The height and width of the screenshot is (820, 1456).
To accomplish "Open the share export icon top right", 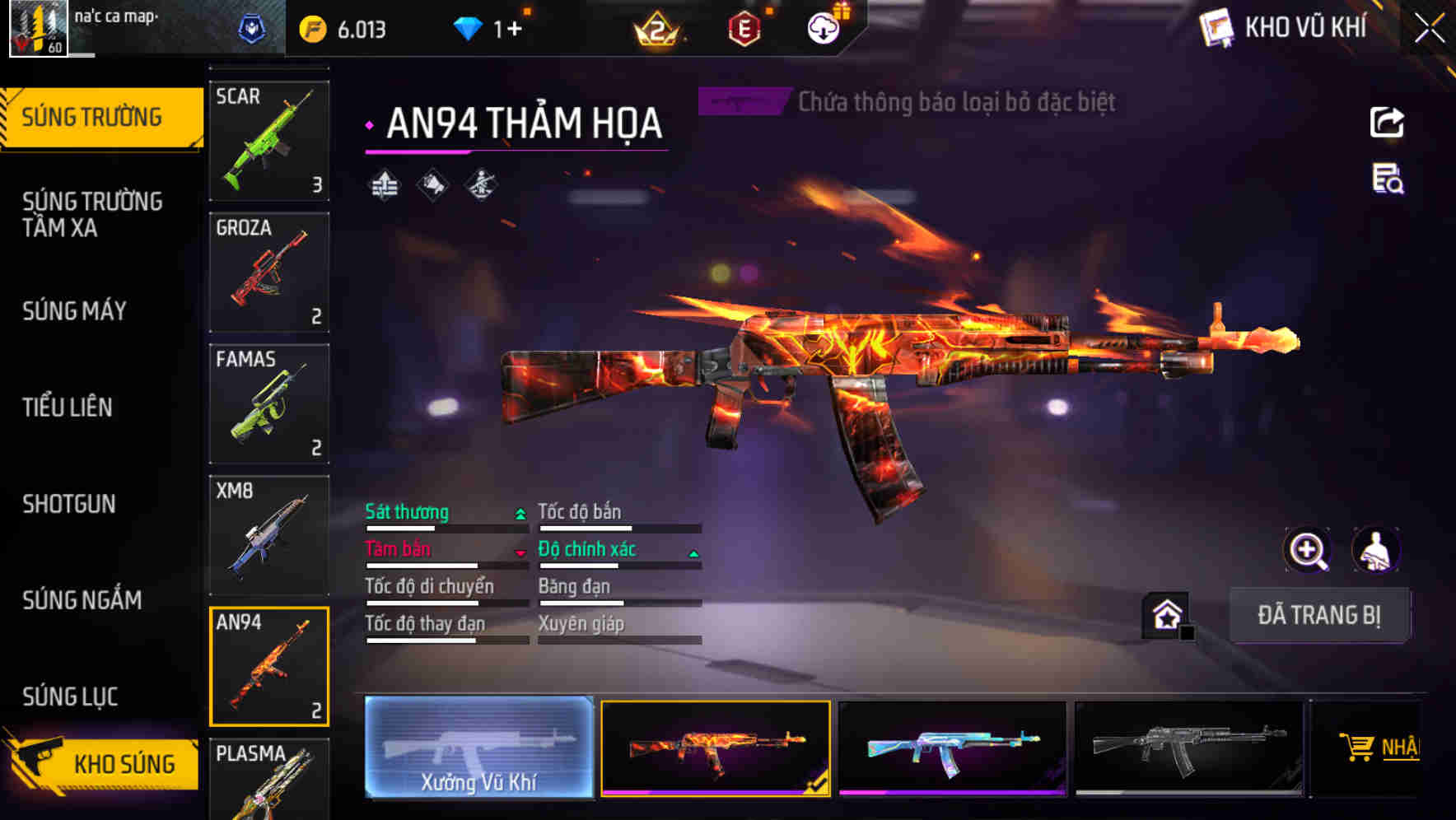I will 1388,122.
